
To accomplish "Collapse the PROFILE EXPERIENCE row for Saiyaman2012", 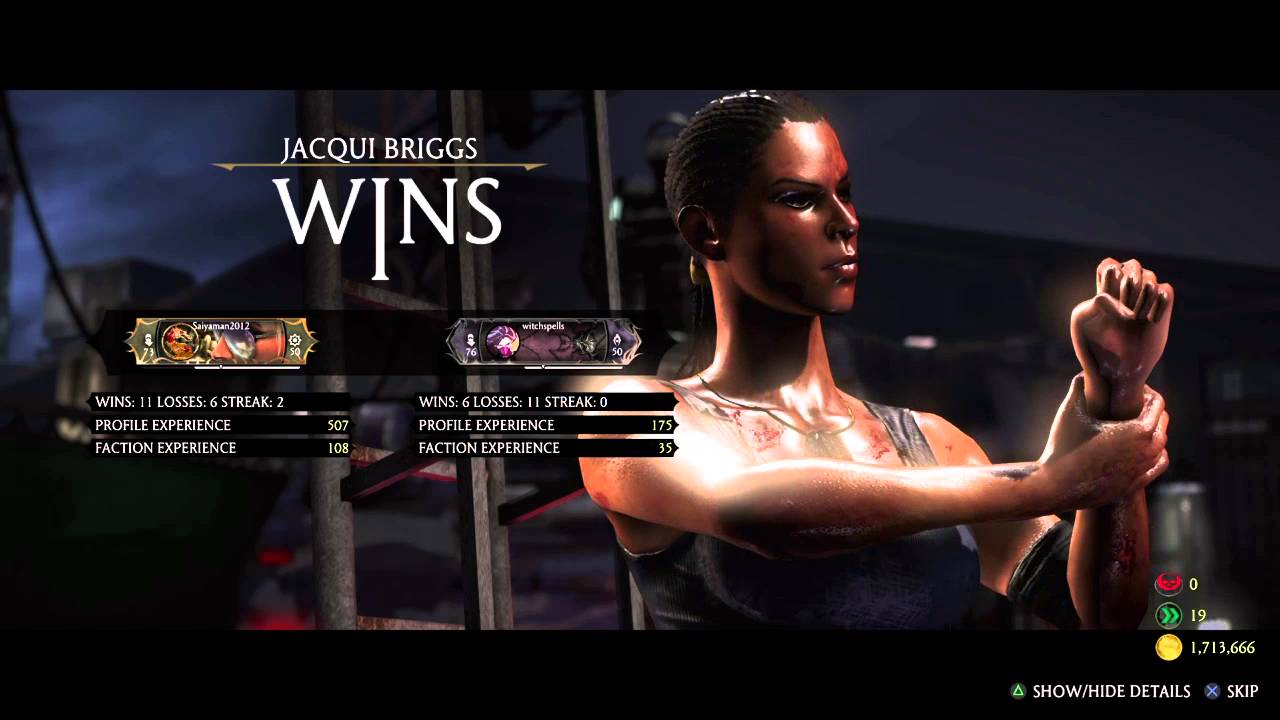I will tap(220, 425).
